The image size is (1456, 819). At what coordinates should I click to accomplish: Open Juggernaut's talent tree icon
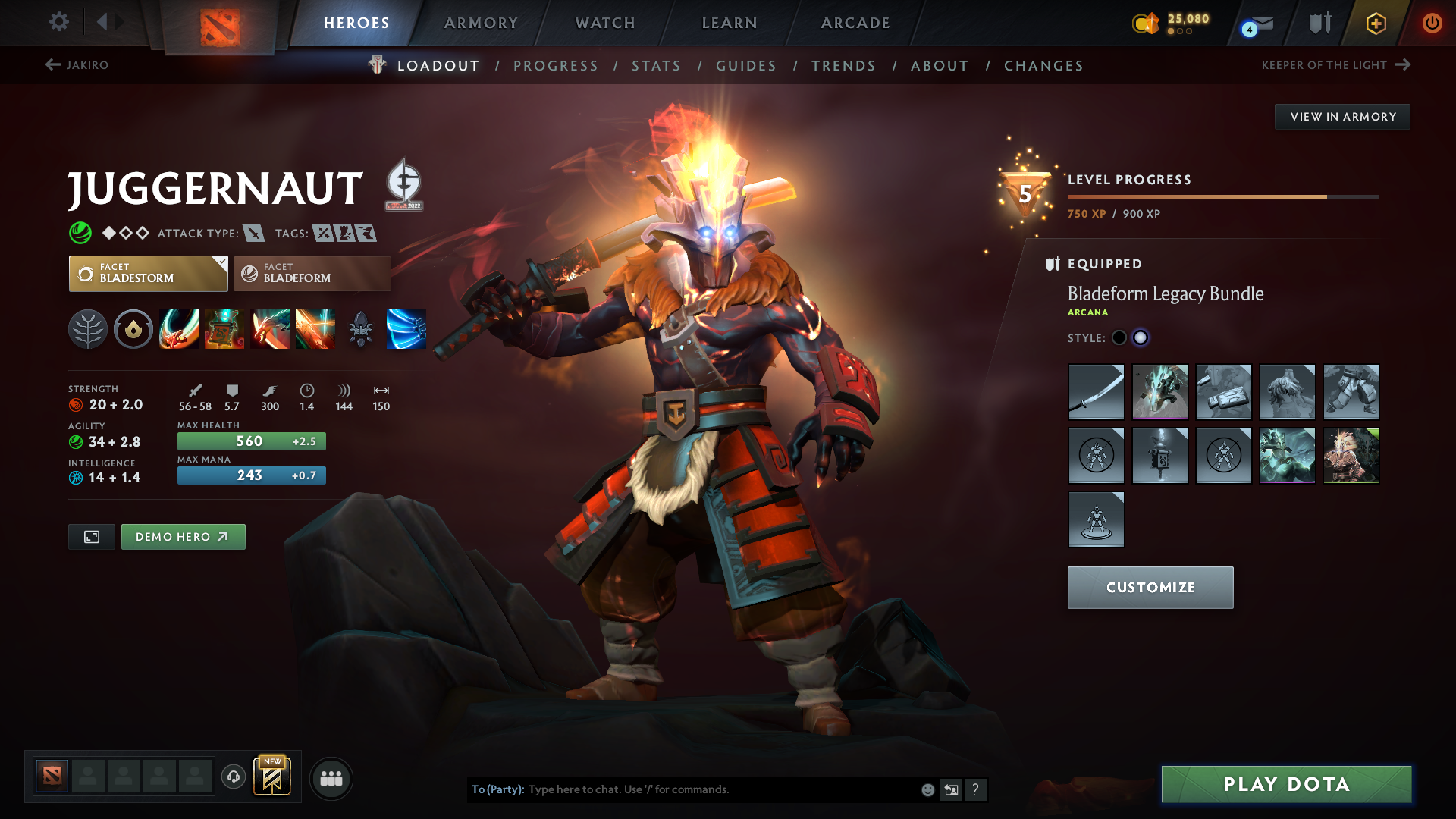[88, 329]
